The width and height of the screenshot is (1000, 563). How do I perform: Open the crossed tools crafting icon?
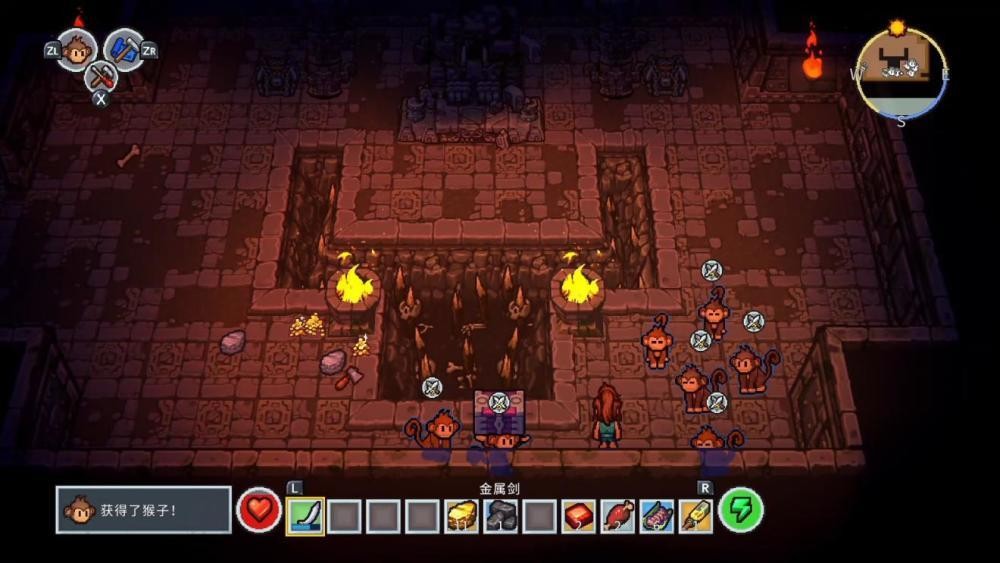click(x=100, y=75)
